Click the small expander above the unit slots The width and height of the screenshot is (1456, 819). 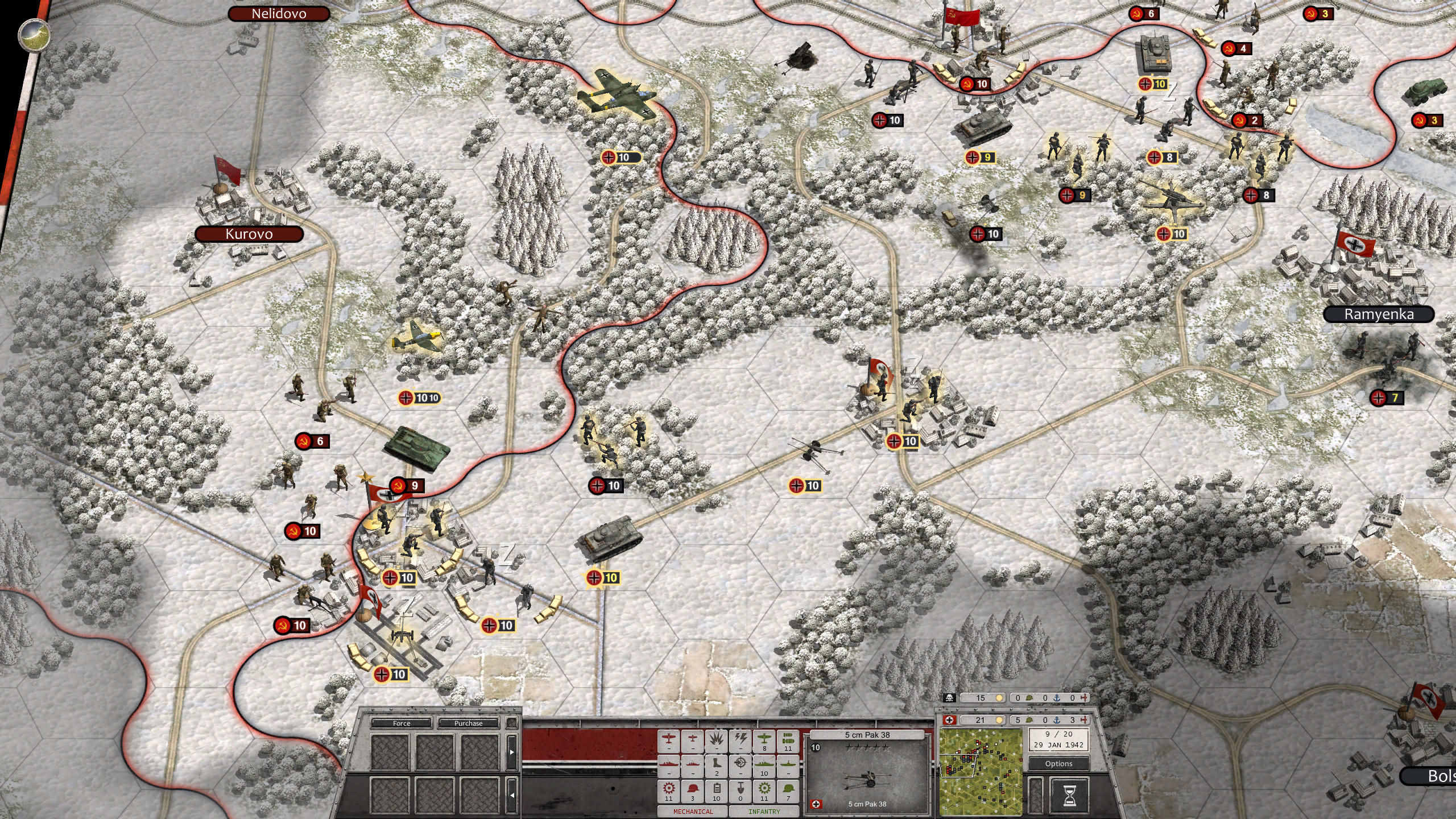pos(511,723)
